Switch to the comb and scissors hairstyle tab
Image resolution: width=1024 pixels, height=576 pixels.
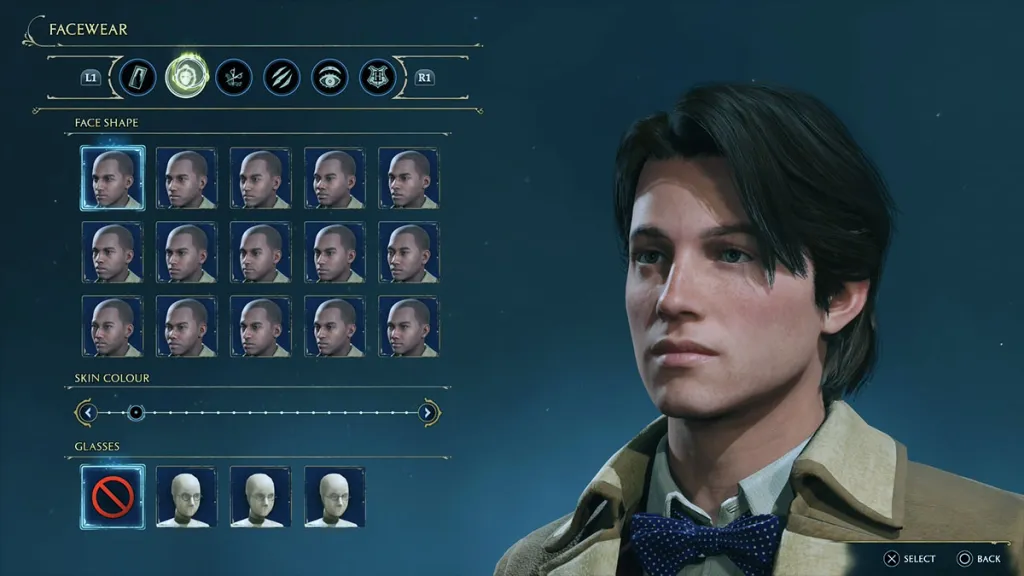(234, 77)
